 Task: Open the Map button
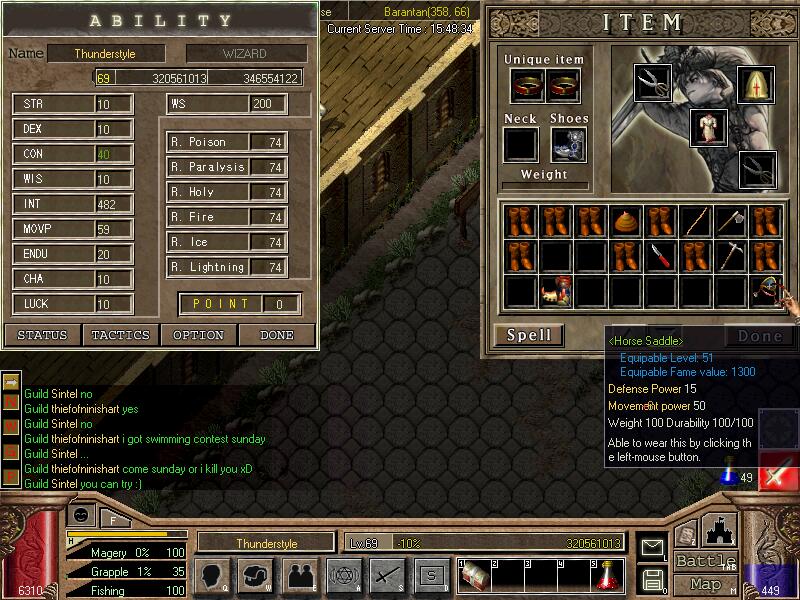(706, 584)
